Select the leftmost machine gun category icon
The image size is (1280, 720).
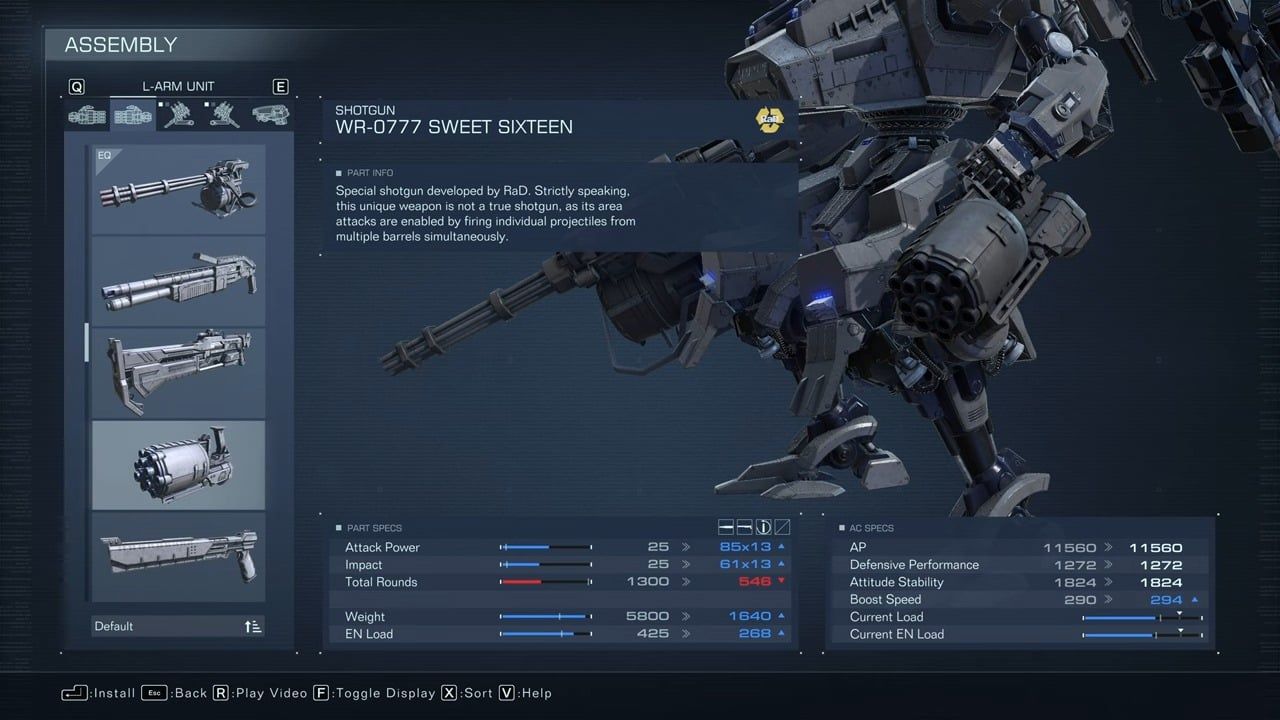(x=86, y=114)
